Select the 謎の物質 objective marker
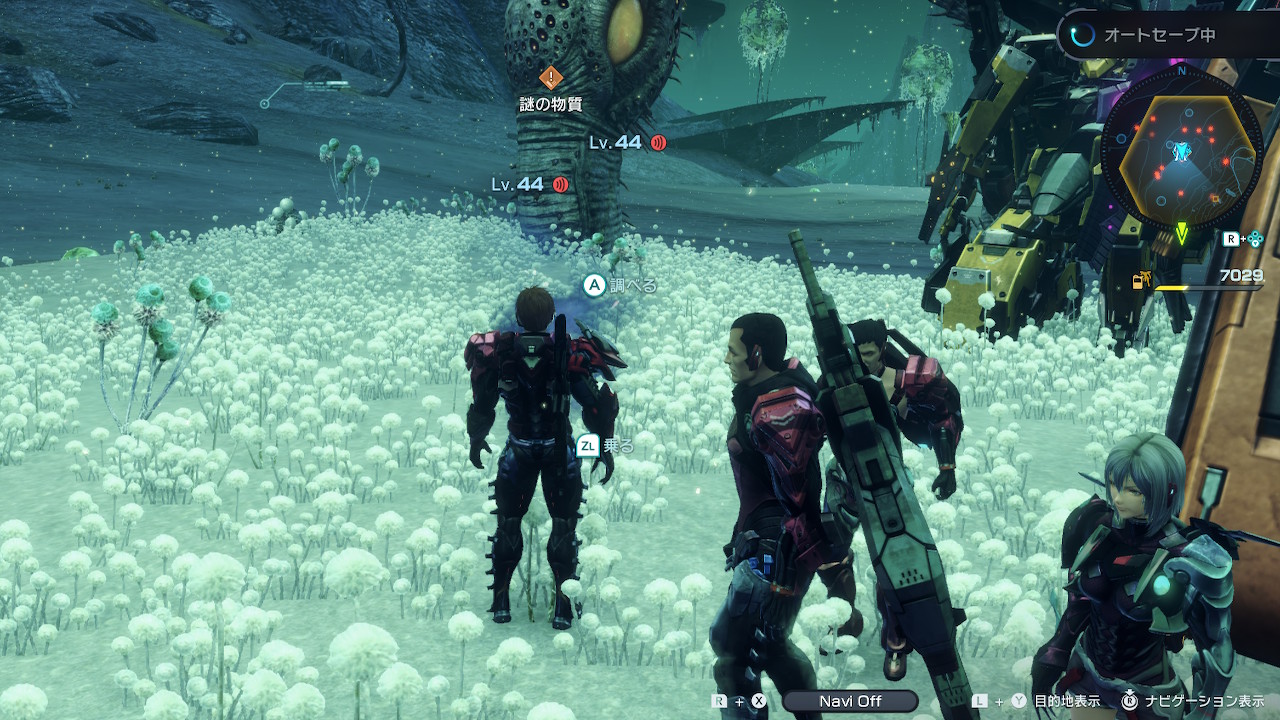1280x720 pixels. [551, 78]
